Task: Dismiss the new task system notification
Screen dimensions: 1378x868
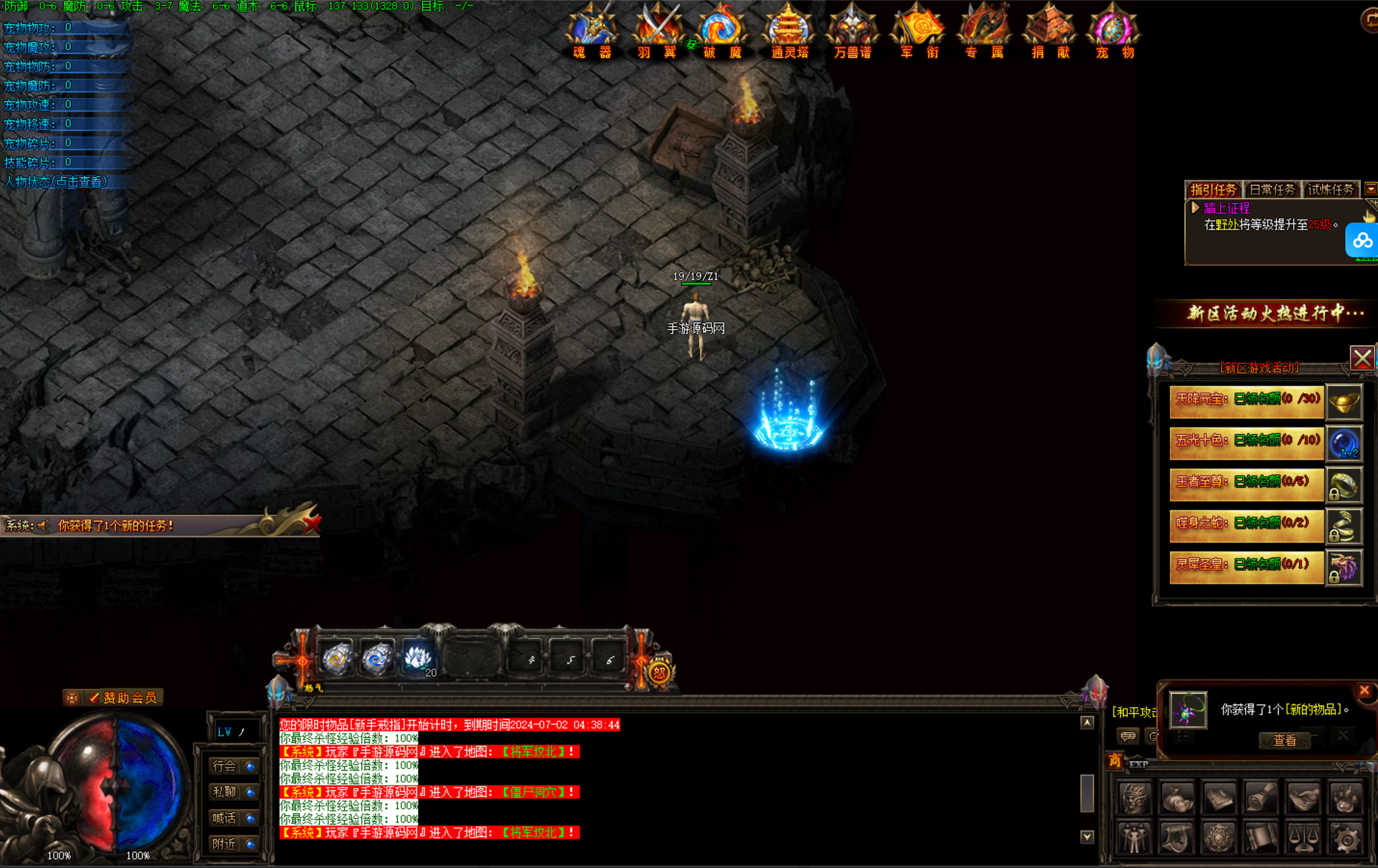Action: [x=312, y=525]
